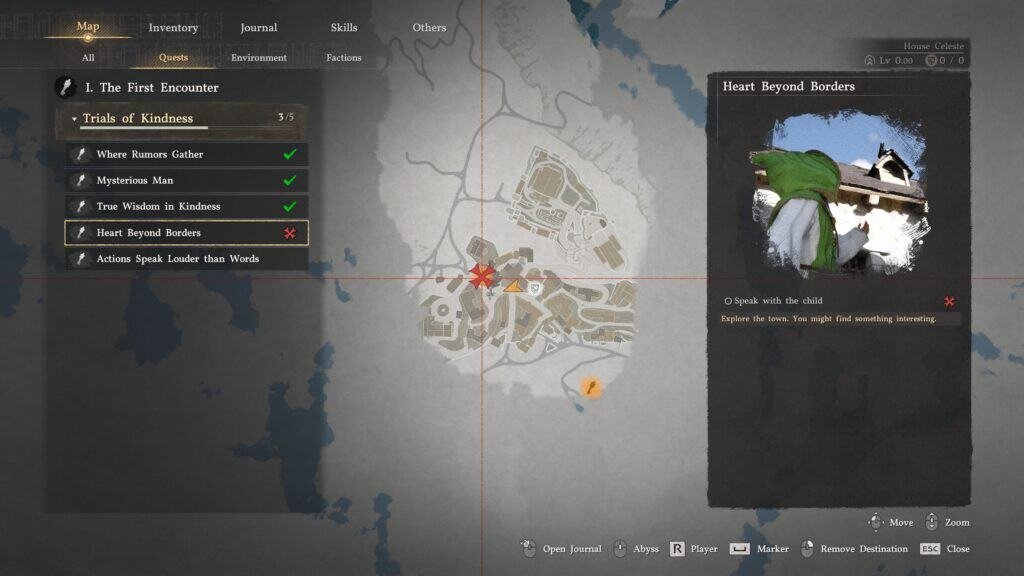1024x576 pixels.
Task: Click the shield icon on the town map
Action: coord(535,287)
